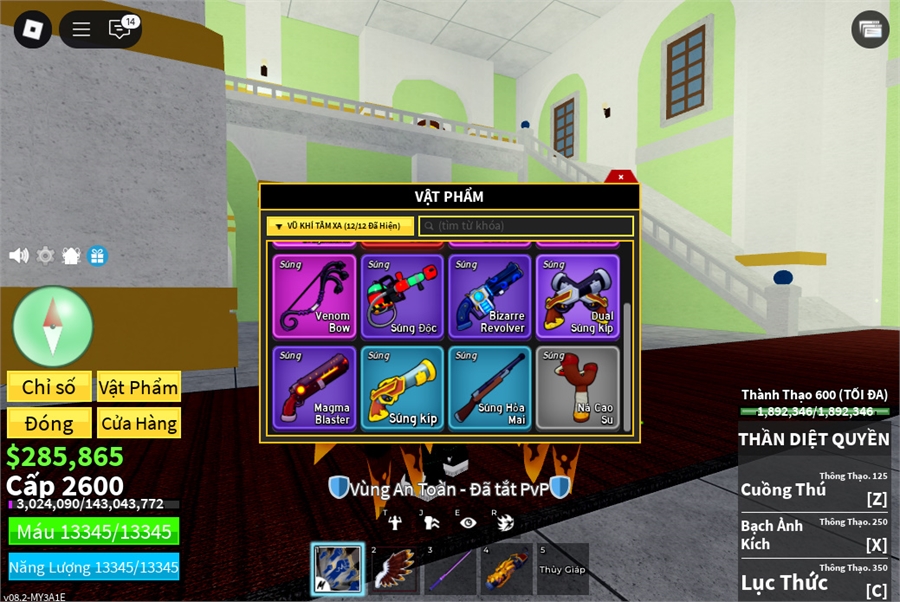The image size is (900, 602).
Task: Open the Vũ Khí Tầm Xa category dropdown
Action: [340, 226]
